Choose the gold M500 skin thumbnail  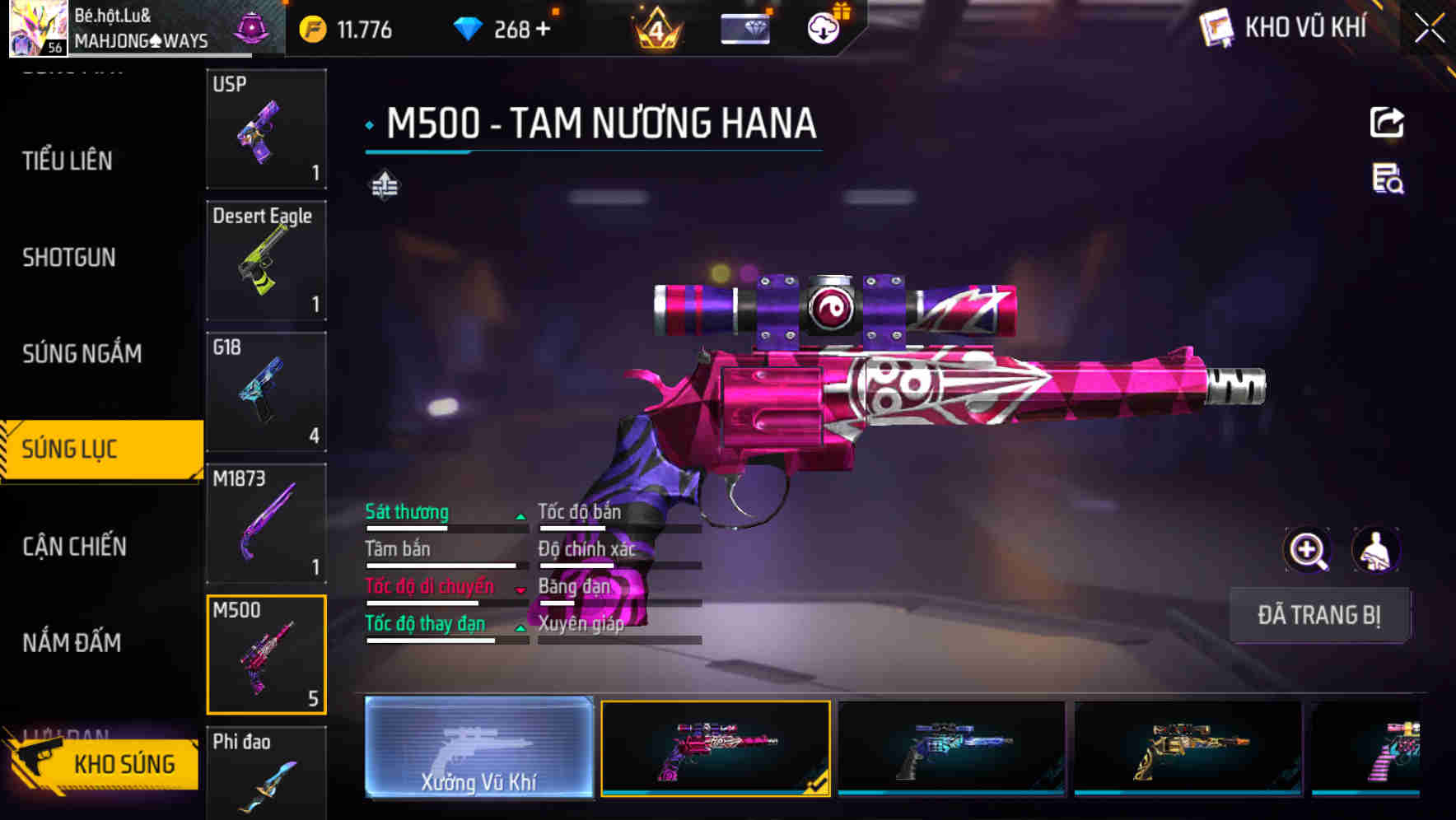click(x=1188, y=748)
